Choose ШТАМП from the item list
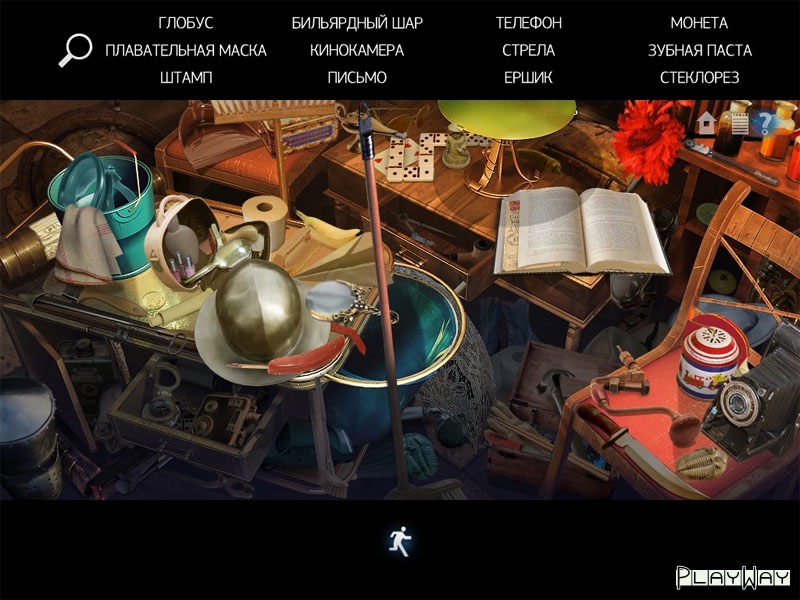Image resolution: width=800 pixels, height=600 pixels. point(186,77)
